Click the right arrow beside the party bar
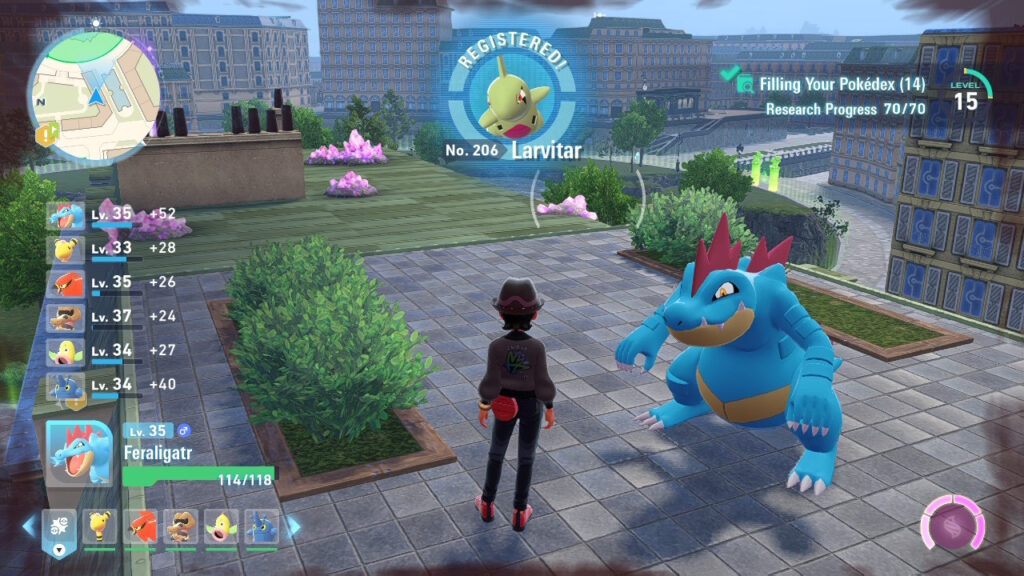 pyautogui.click(x=294, y=526)
